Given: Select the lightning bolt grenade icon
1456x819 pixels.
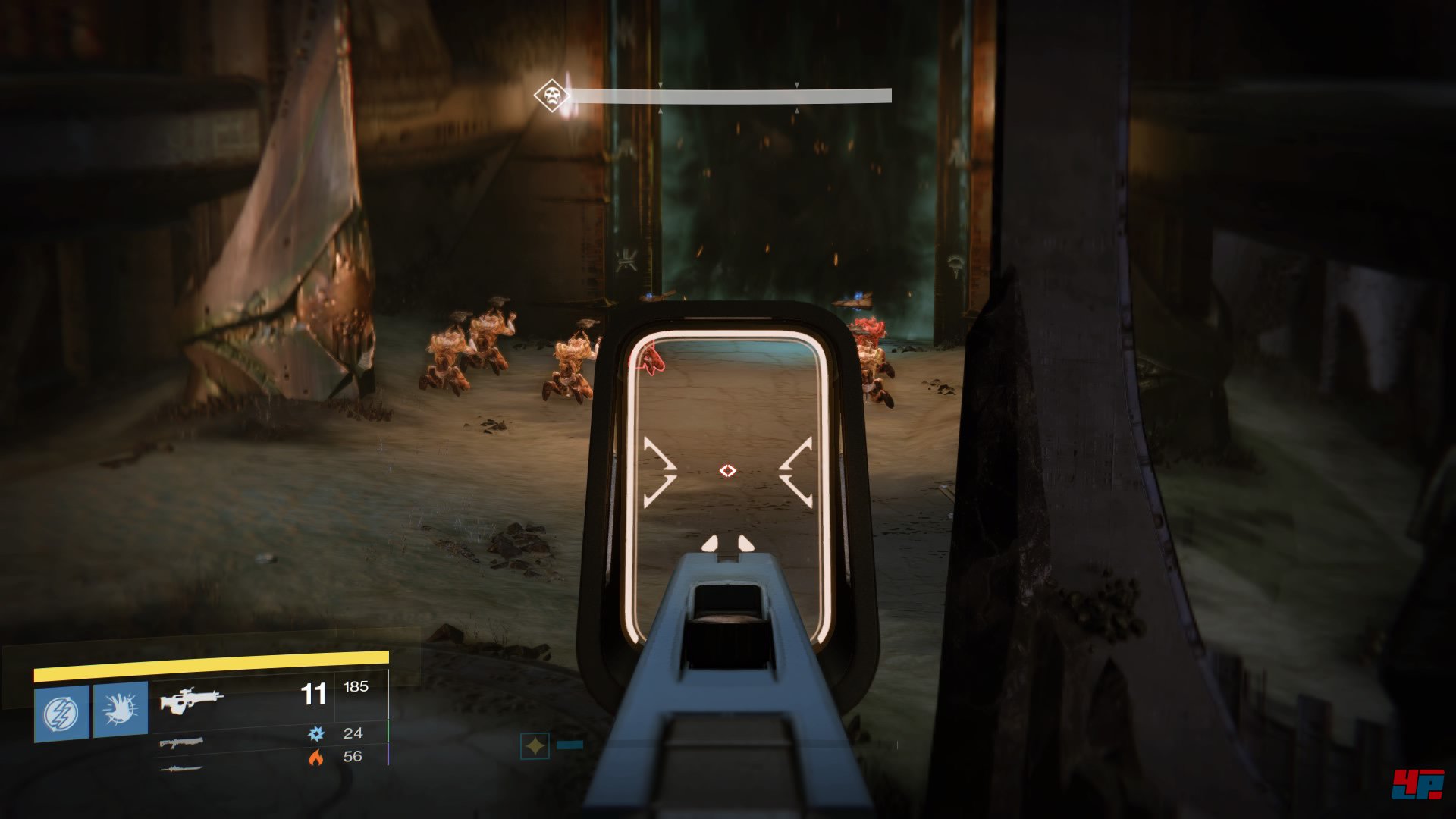Looking at the screenshot, I should point(61,713).
